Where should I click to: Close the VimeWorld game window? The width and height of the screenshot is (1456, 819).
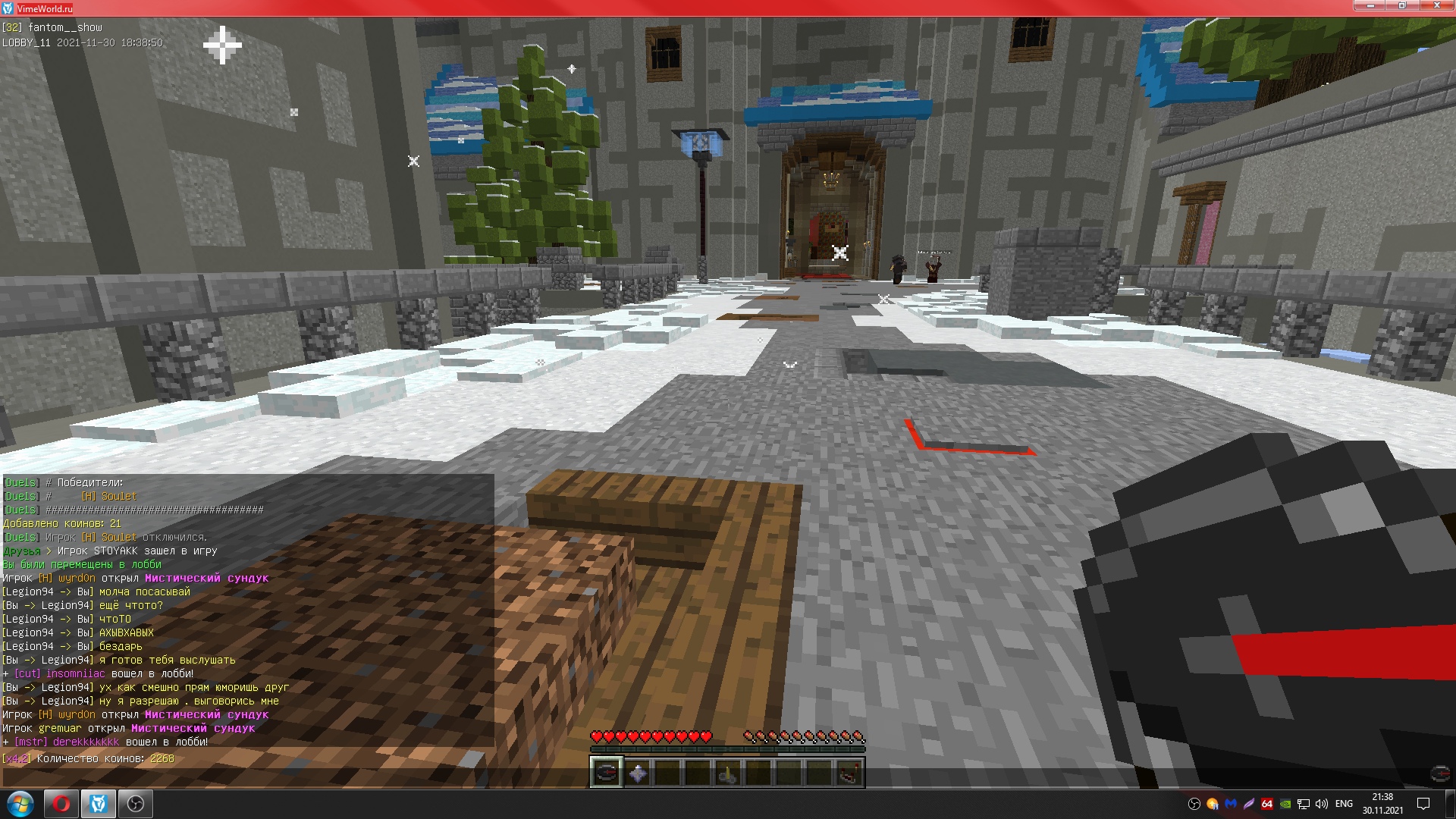1436,7
